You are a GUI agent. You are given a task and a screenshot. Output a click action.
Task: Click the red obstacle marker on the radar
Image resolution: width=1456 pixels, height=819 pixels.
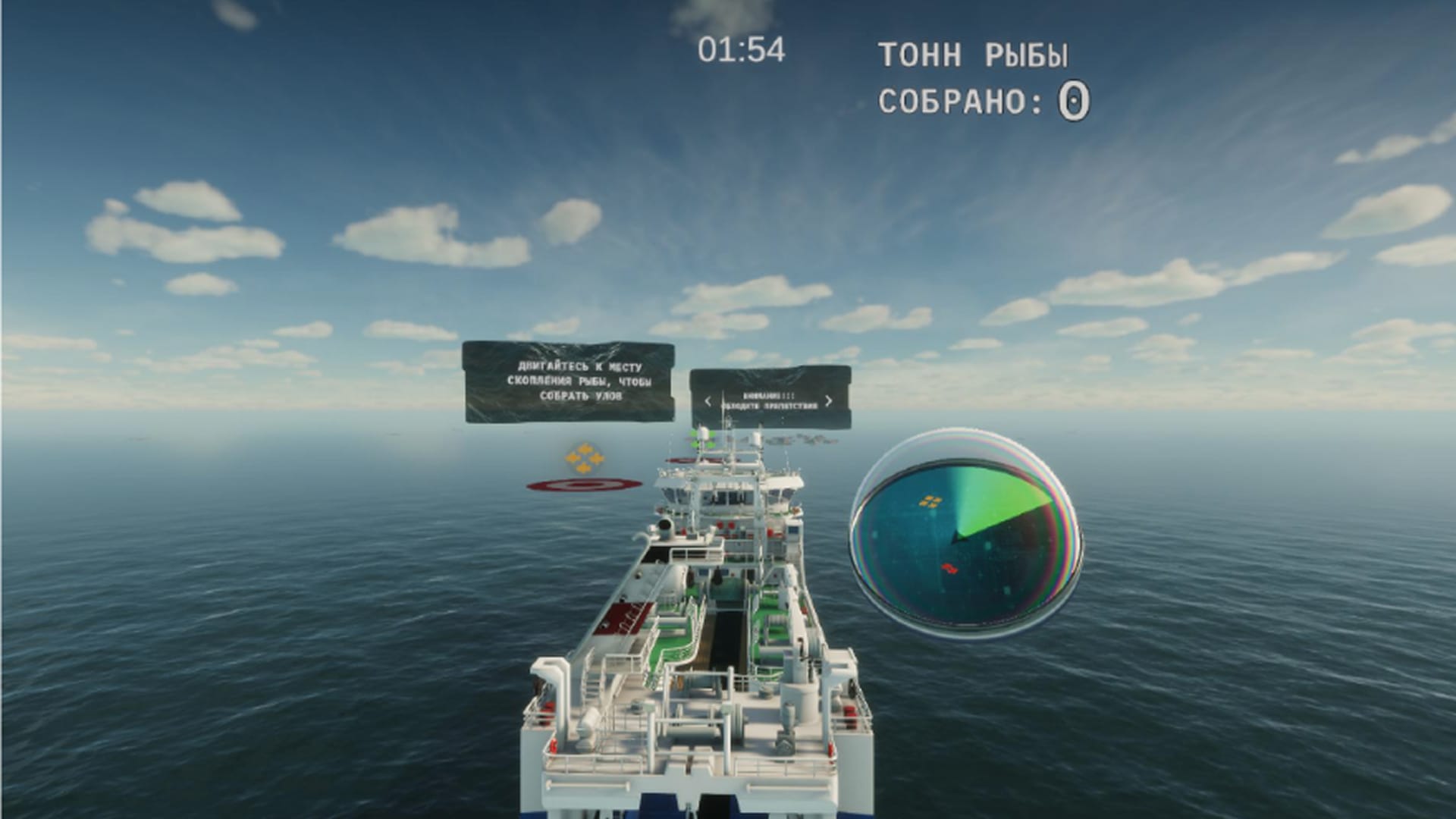tap(947, 568)
